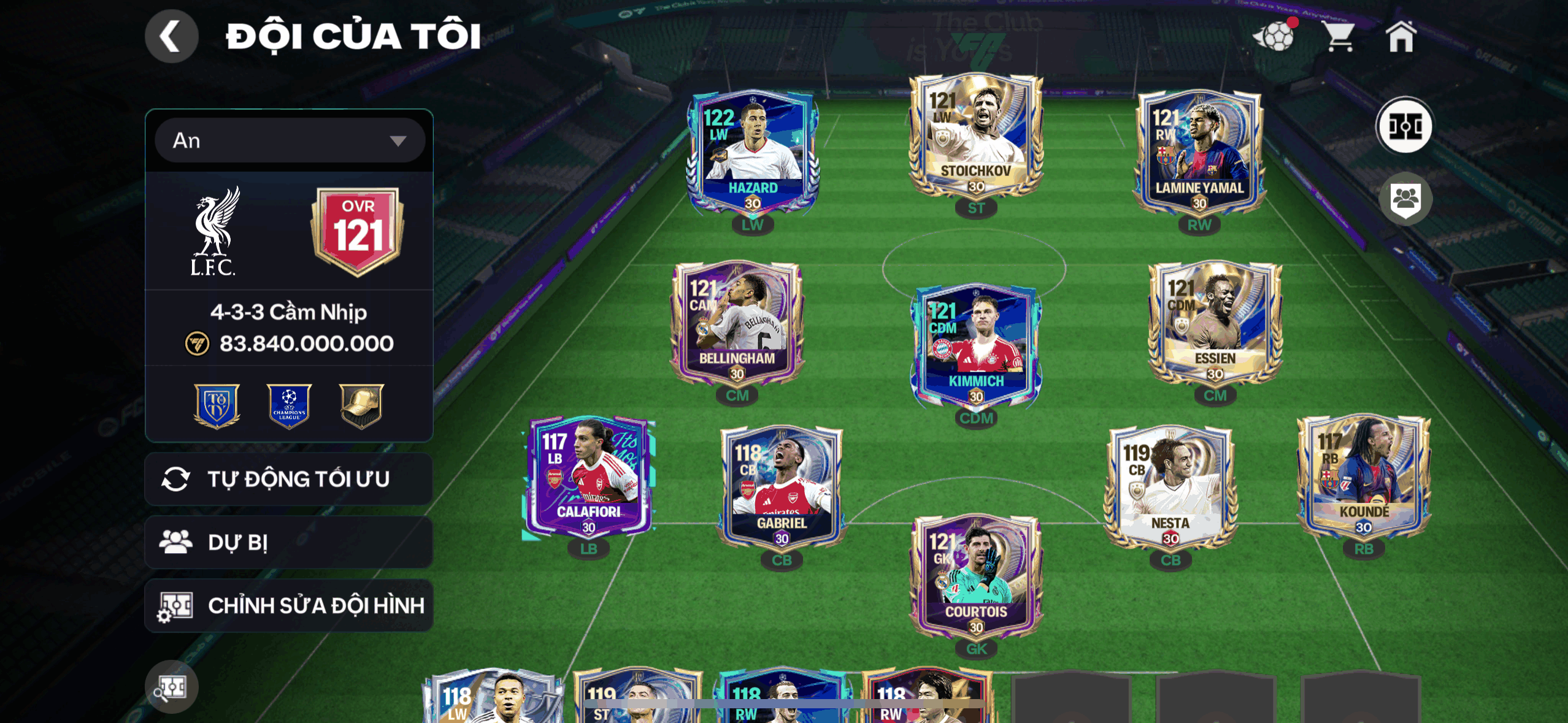Open the Champions League badge
This screenshot has height=723, width=1568.
pos(289,405)
